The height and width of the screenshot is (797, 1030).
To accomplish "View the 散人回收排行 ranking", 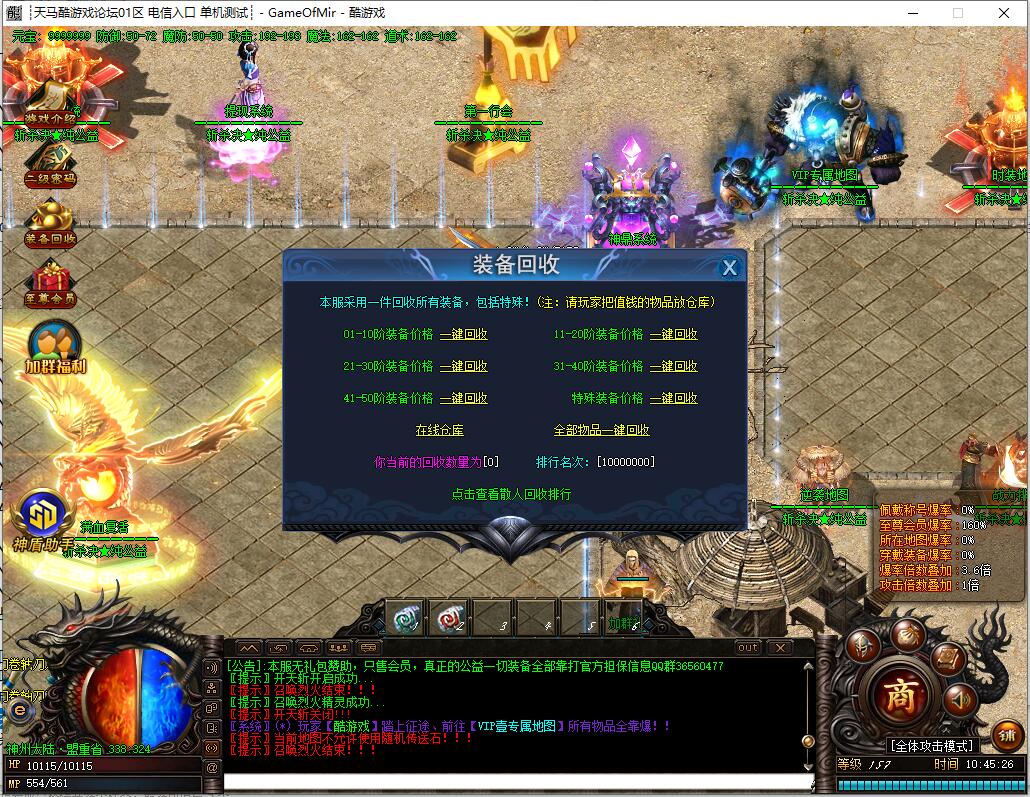I will (511, 494).
